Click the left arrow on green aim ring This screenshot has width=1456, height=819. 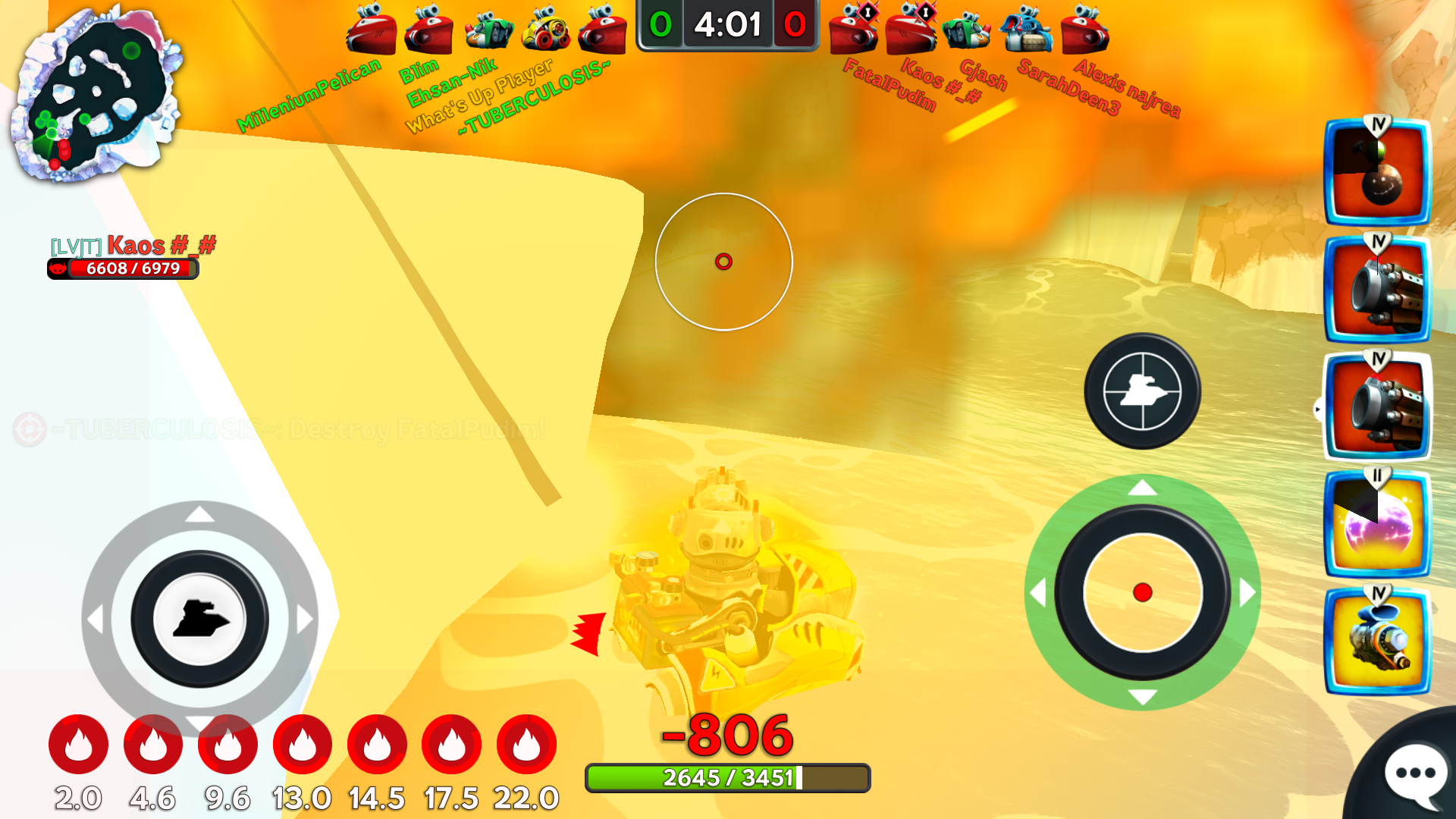tap(1038, 592)
